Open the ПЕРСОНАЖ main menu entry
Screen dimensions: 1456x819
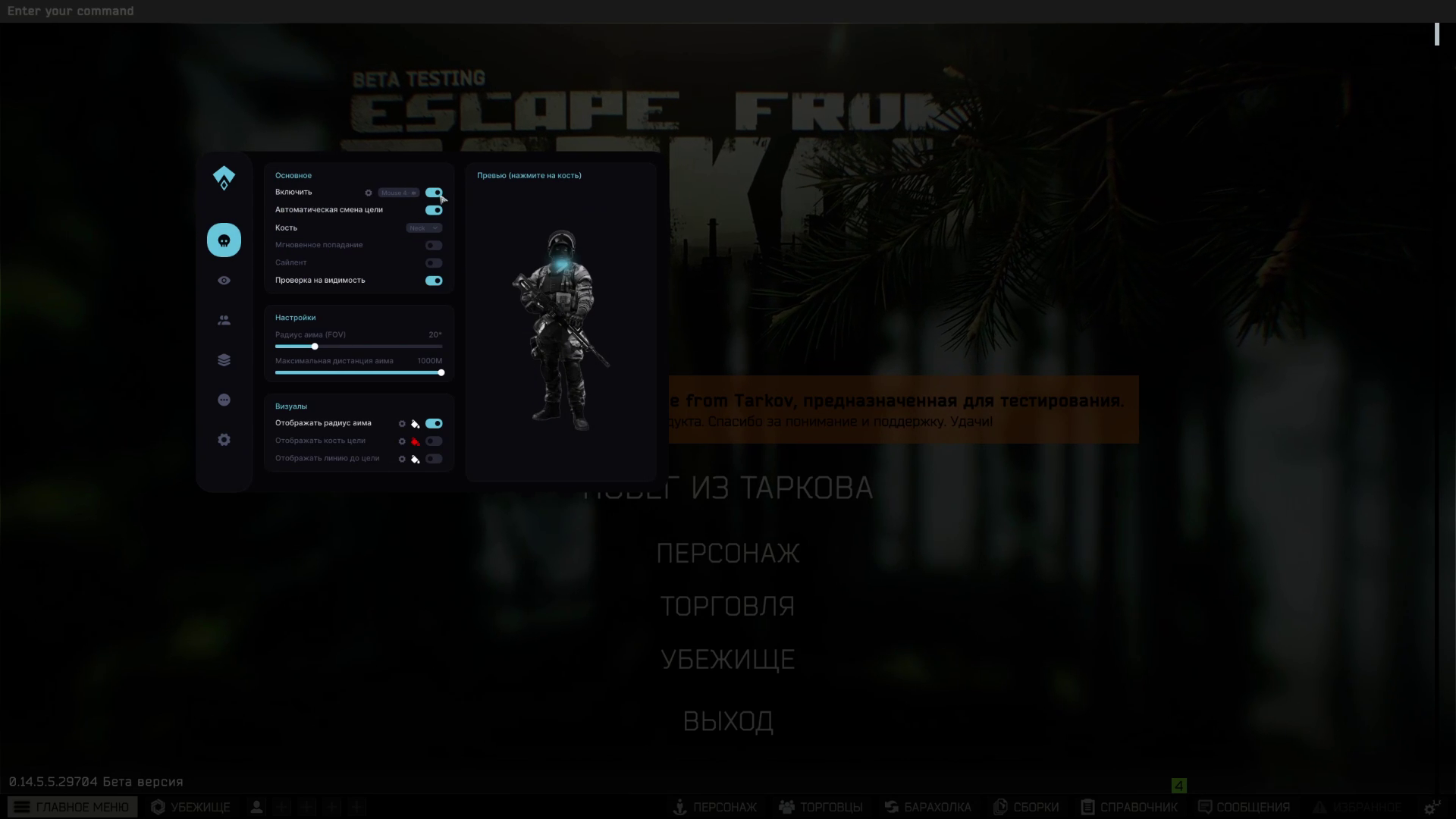[727, 554]
